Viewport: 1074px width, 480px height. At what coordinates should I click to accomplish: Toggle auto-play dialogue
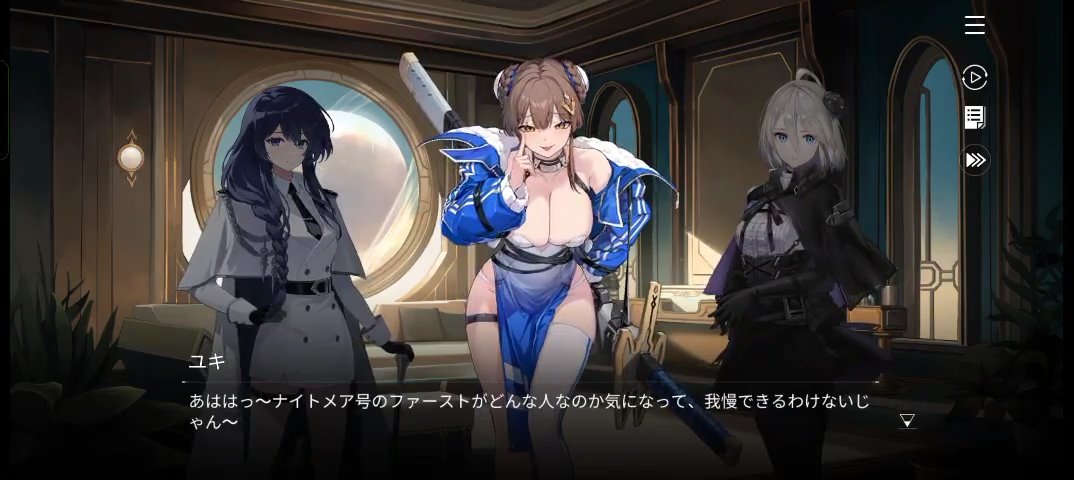(975, 77)
